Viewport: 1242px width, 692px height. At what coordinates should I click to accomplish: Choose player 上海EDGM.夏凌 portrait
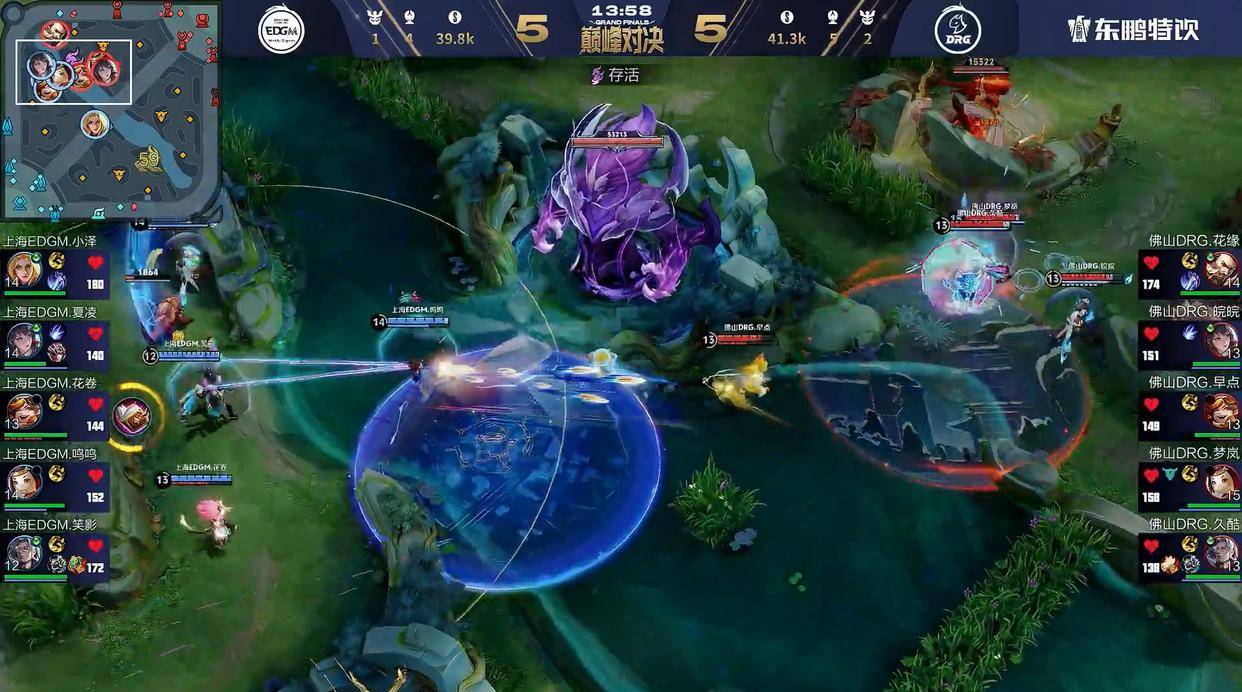click(24, 341)
